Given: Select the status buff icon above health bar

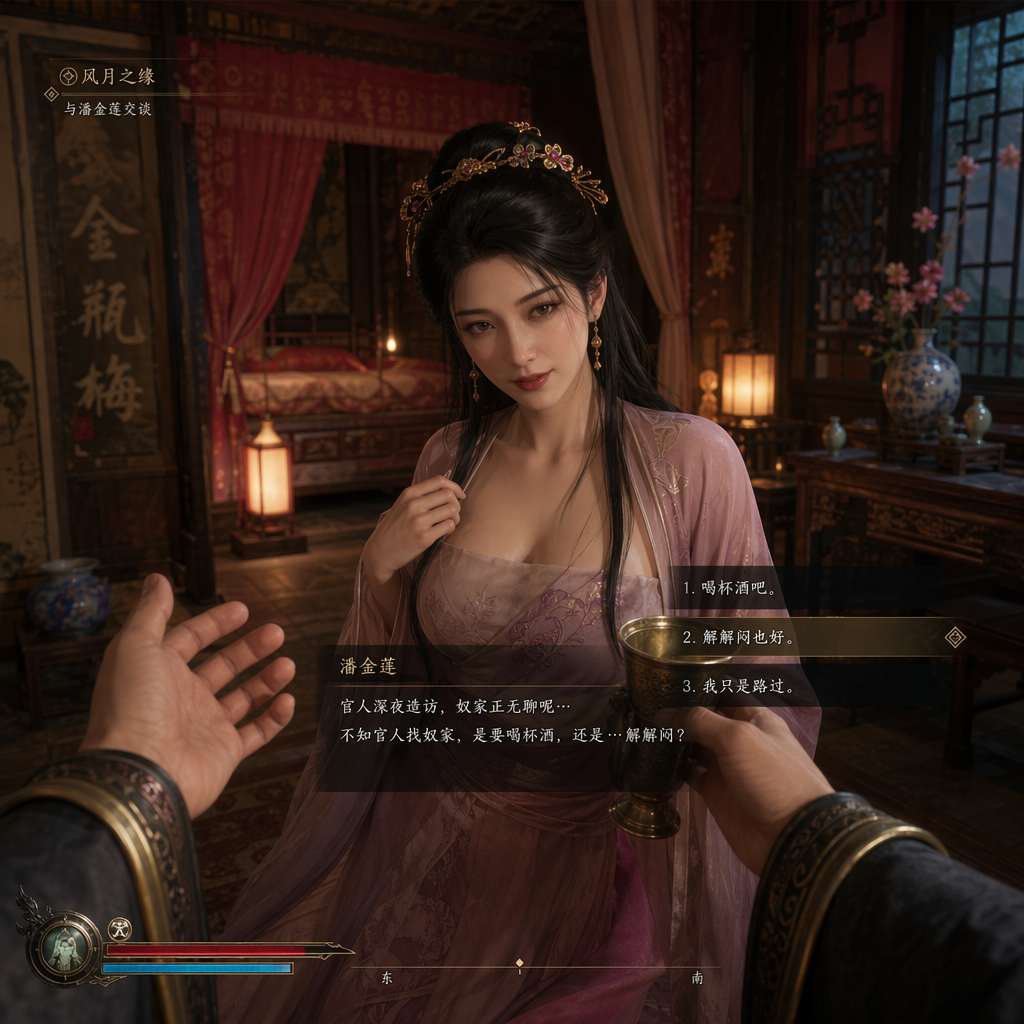Looking at the screenshot, I should (120, 929).
